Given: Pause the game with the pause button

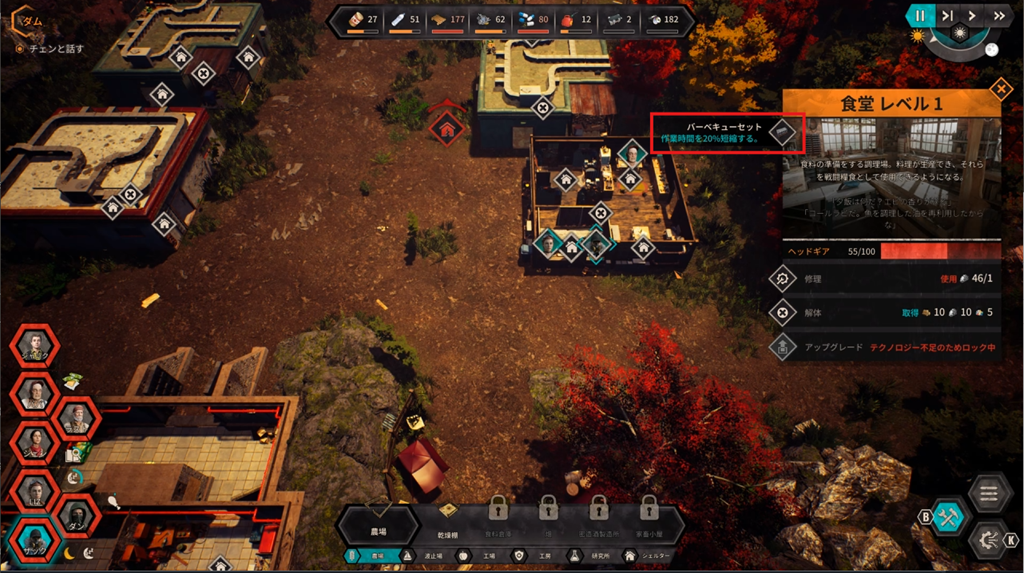Looking at the screenshot, I should click(x=919, y=16).
